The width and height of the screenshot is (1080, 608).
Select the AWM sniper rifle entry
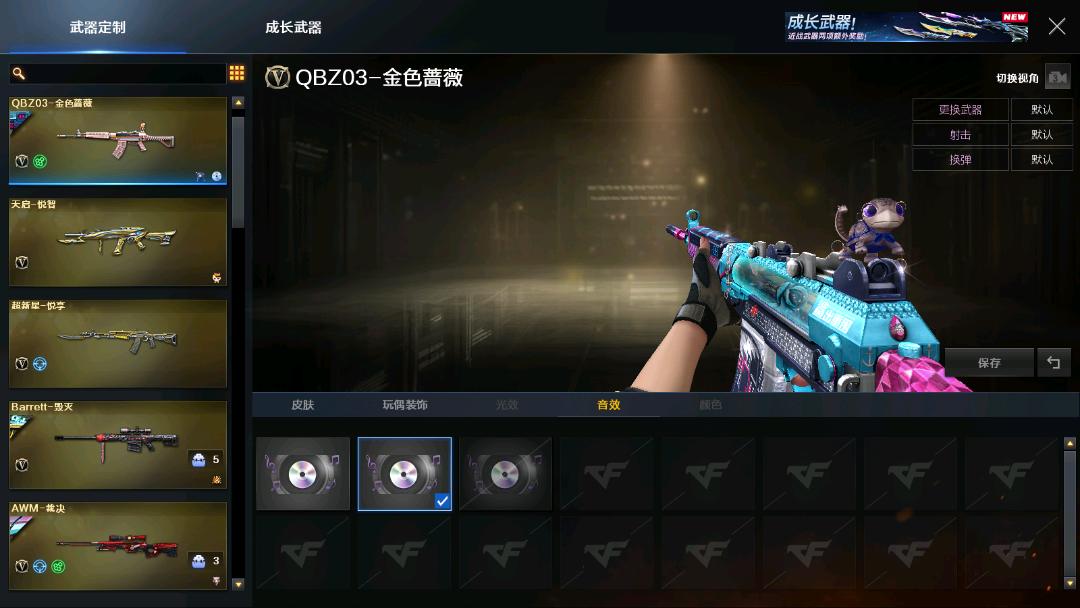118,545
